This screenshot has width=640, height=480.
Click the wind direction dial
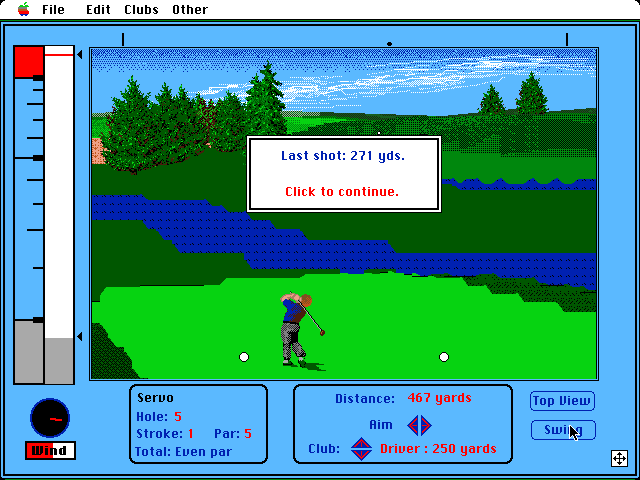49,416
